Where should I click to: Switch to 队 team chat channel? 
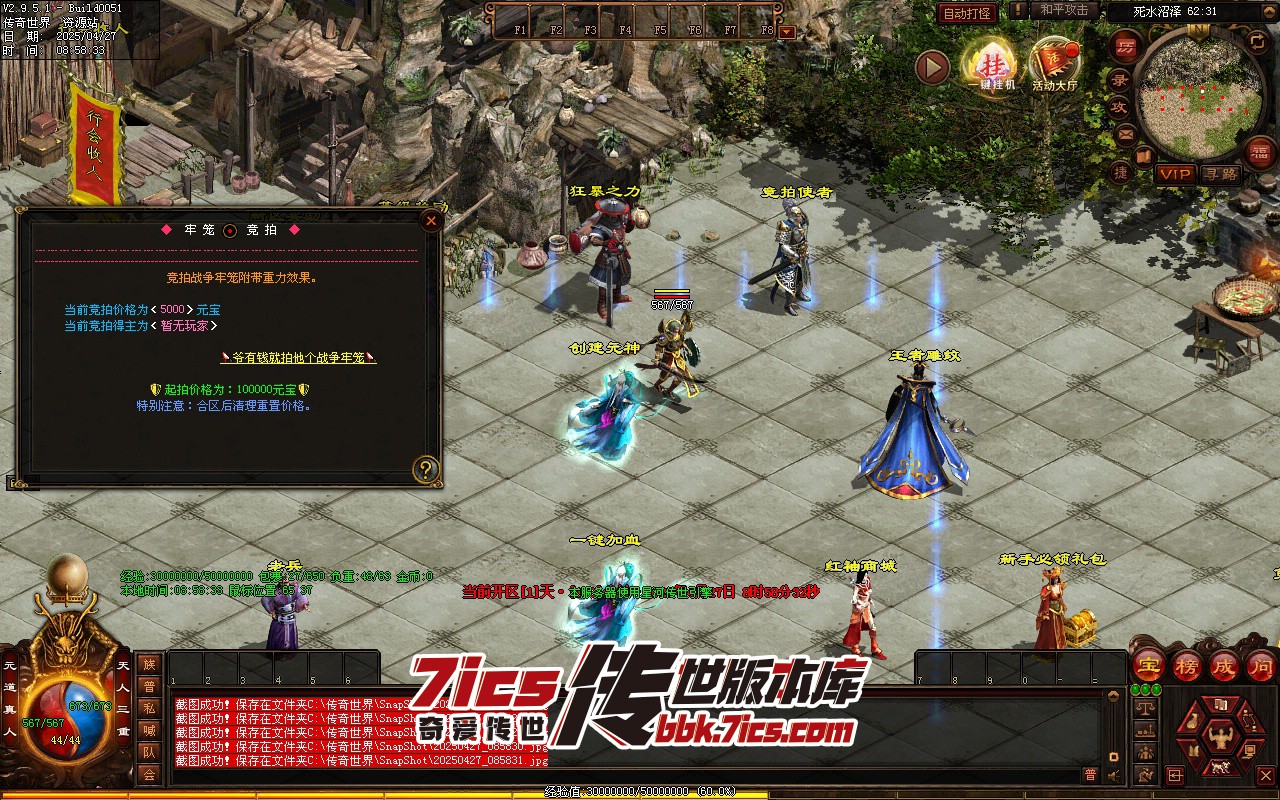click(149, 752)
